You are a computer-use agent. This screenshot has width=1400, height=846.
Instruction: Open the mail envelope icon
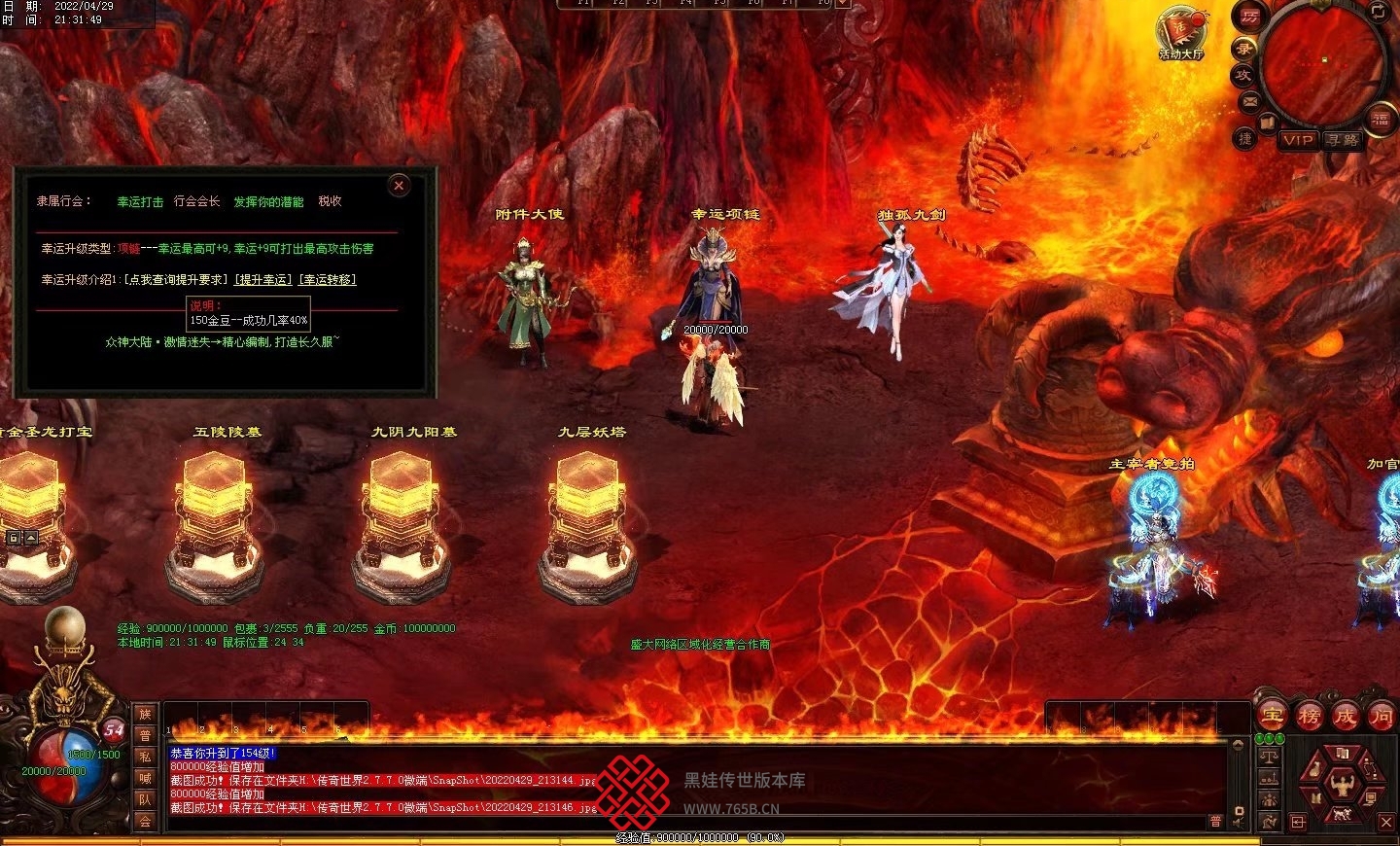[x=1250, y=101]
